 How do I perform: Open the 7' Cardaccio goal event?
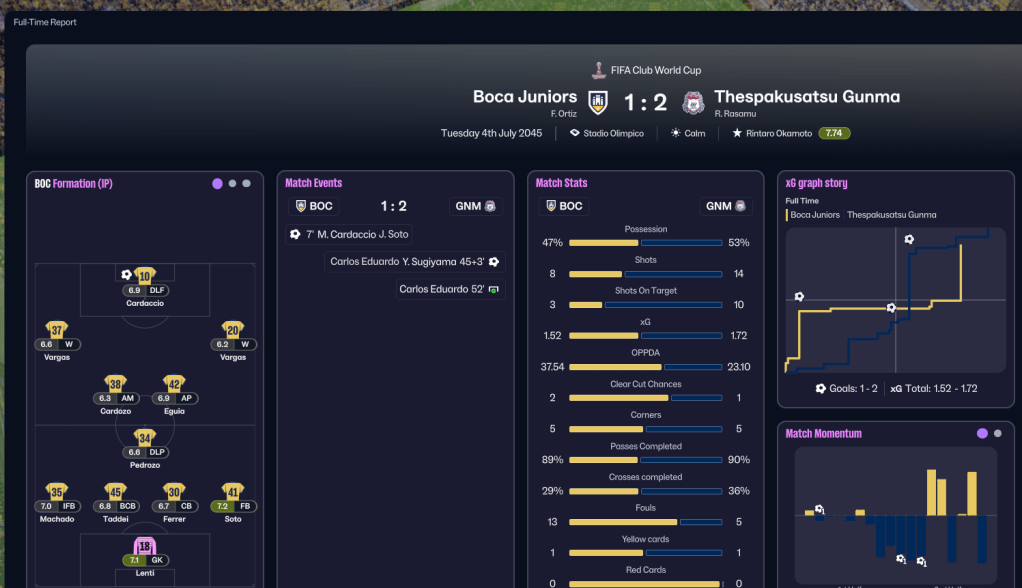click(348, 234)
